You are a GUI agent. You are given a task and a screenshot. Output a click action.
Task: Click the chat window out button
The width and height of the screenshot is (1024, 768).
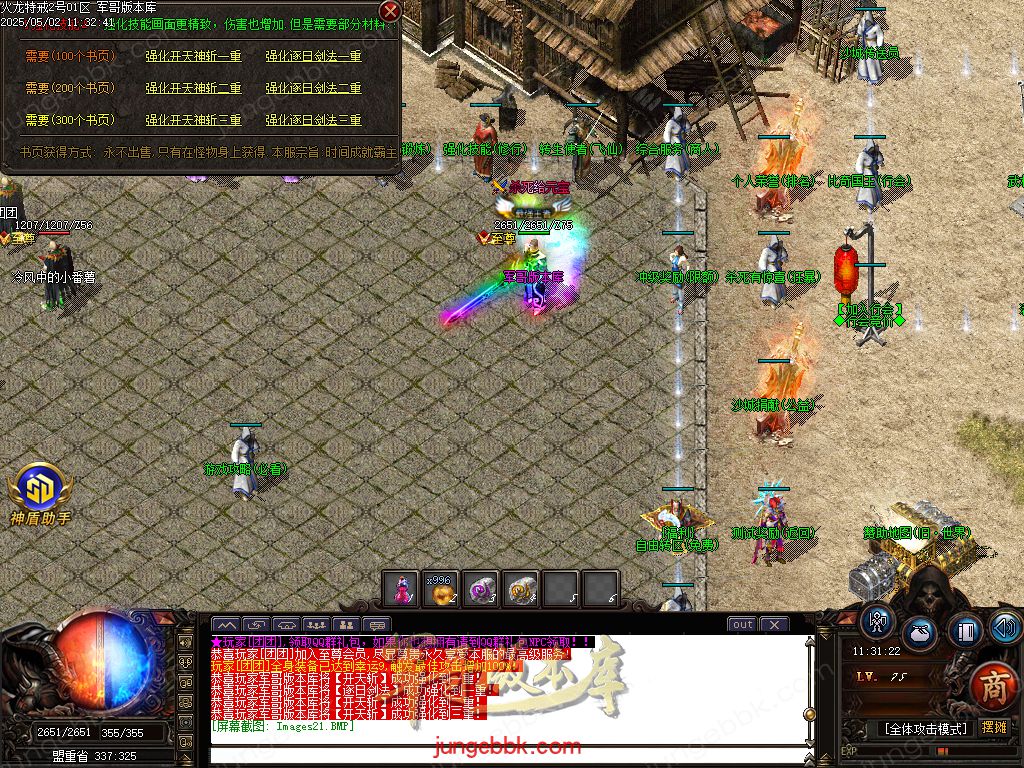click(x=742, y=625)
